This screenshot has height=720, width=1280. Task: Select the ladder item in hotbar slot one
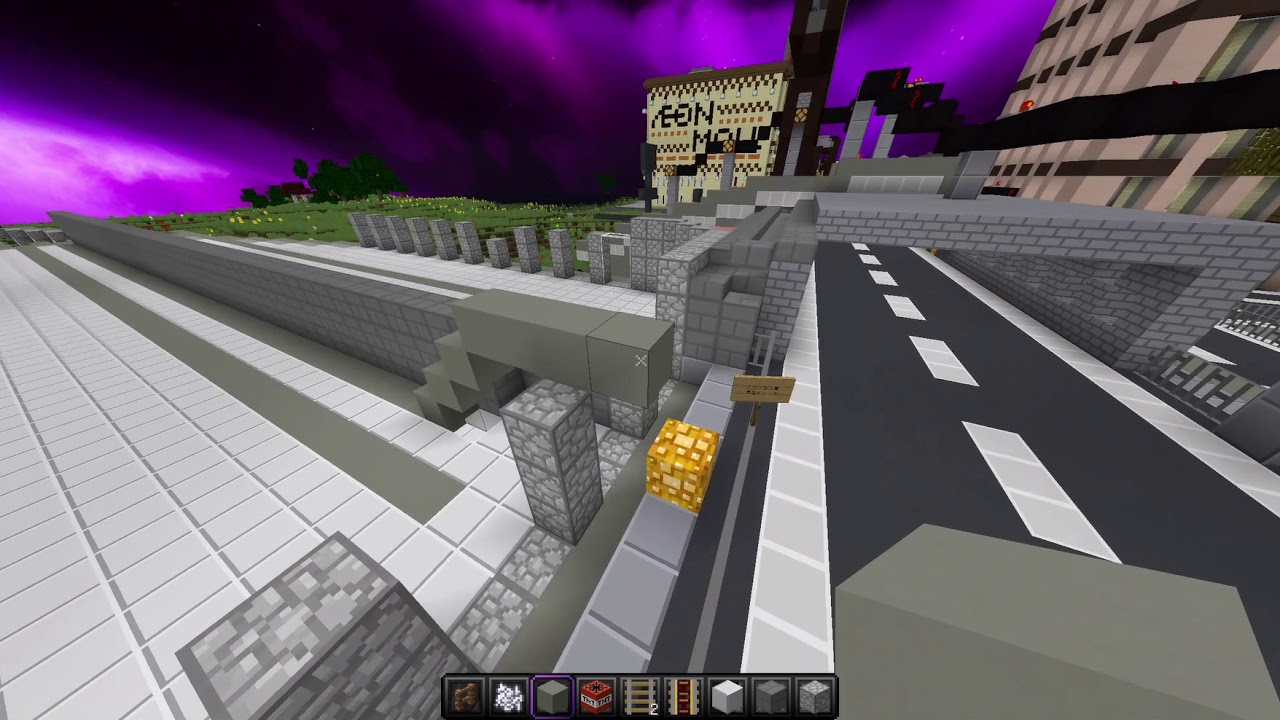pos(465,692)
